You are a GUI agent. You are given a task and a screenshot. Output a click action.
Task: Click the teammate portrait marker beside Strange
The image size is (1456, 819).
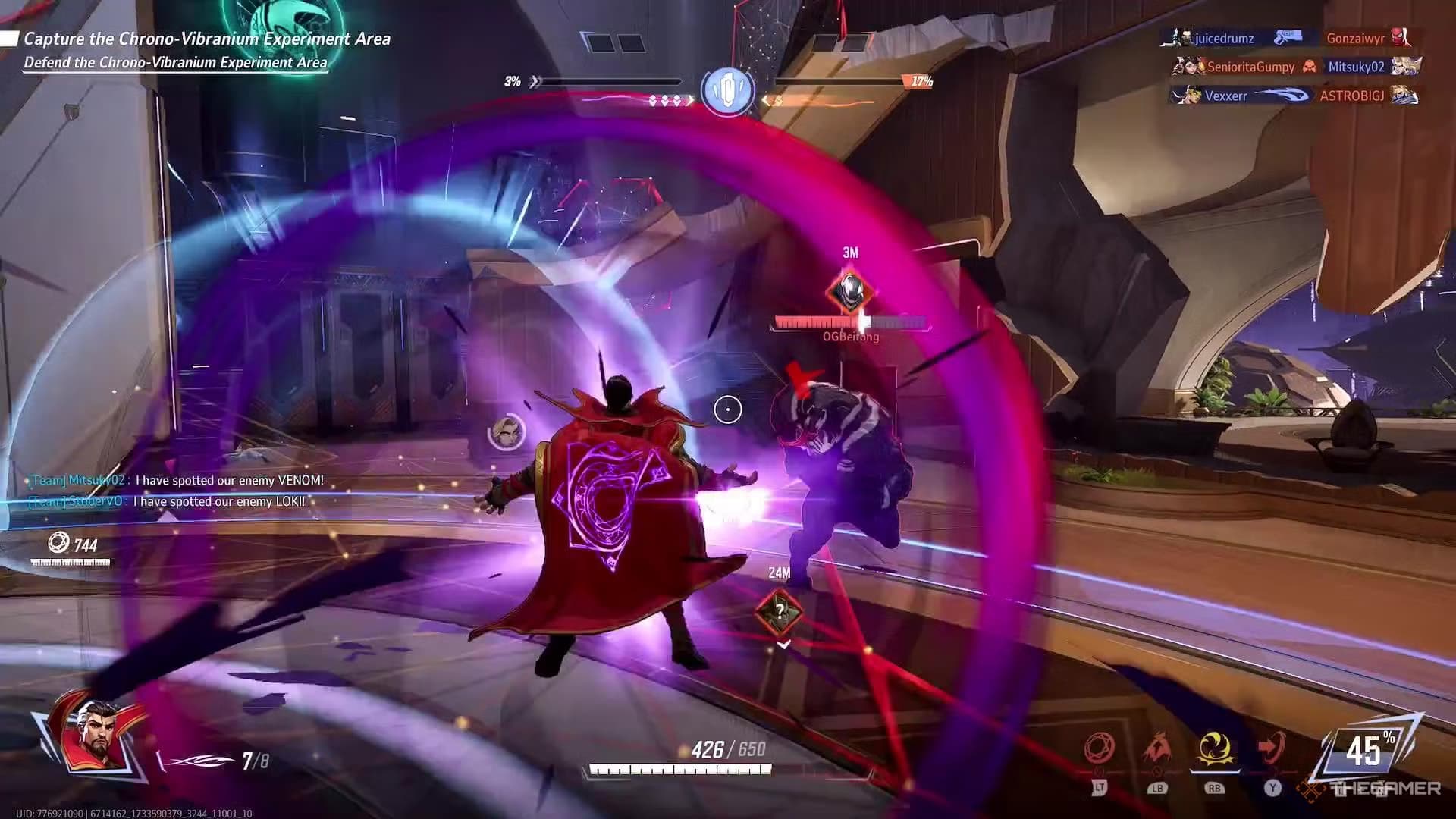(x=507, y=432)
